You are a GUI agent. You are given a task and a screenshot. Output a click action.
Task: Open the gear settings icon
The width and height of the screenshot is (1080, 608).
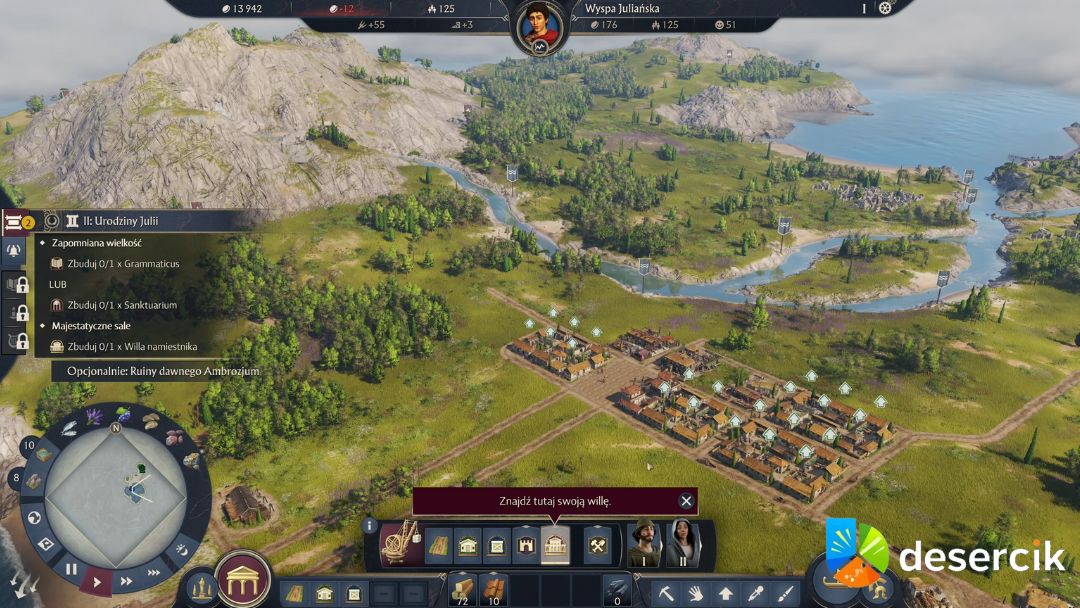(x=885, y=8)
